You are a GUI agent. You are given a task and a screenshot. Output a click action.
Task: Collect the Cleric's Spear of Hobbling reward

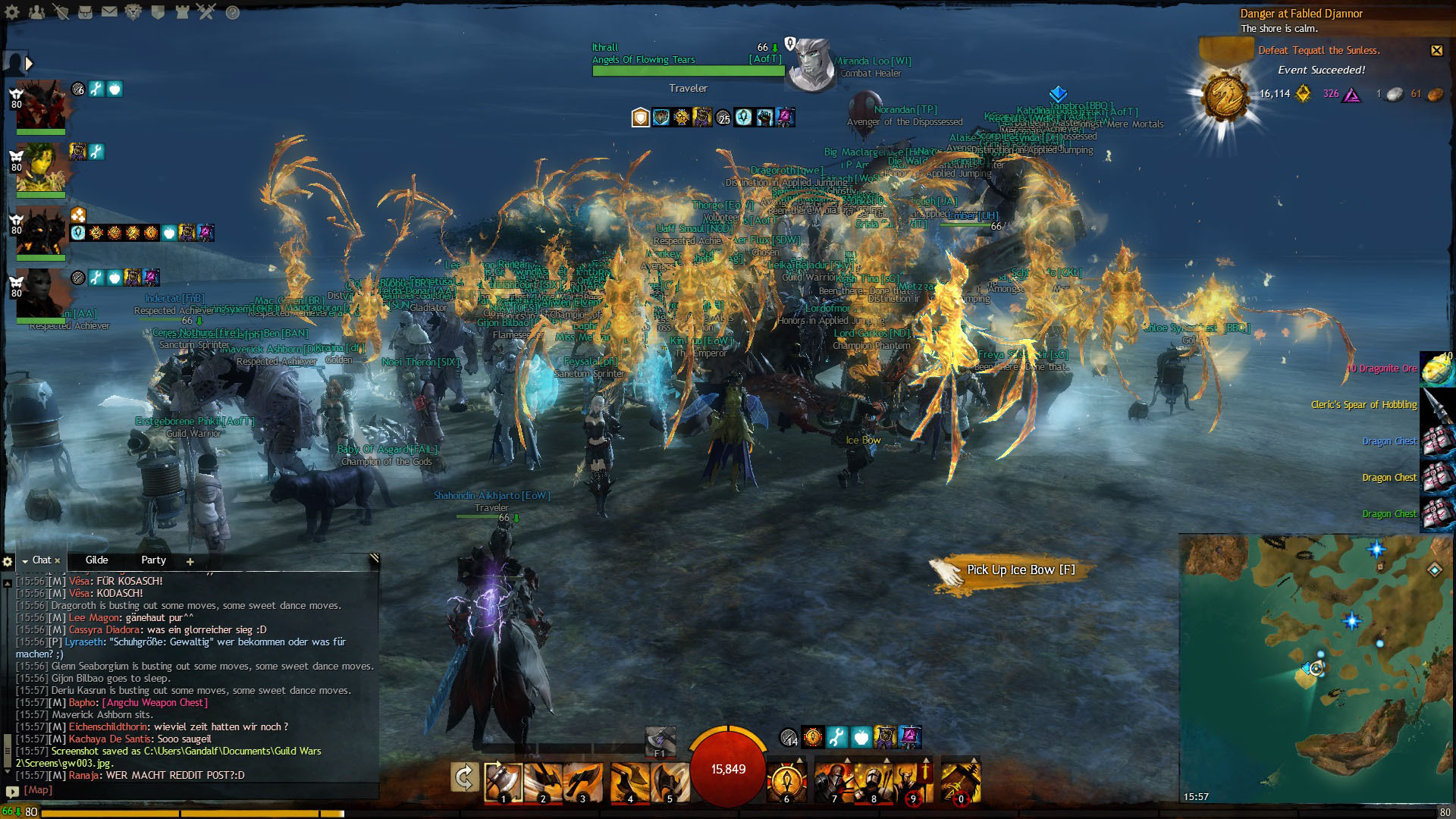(x=1436, y=406)
